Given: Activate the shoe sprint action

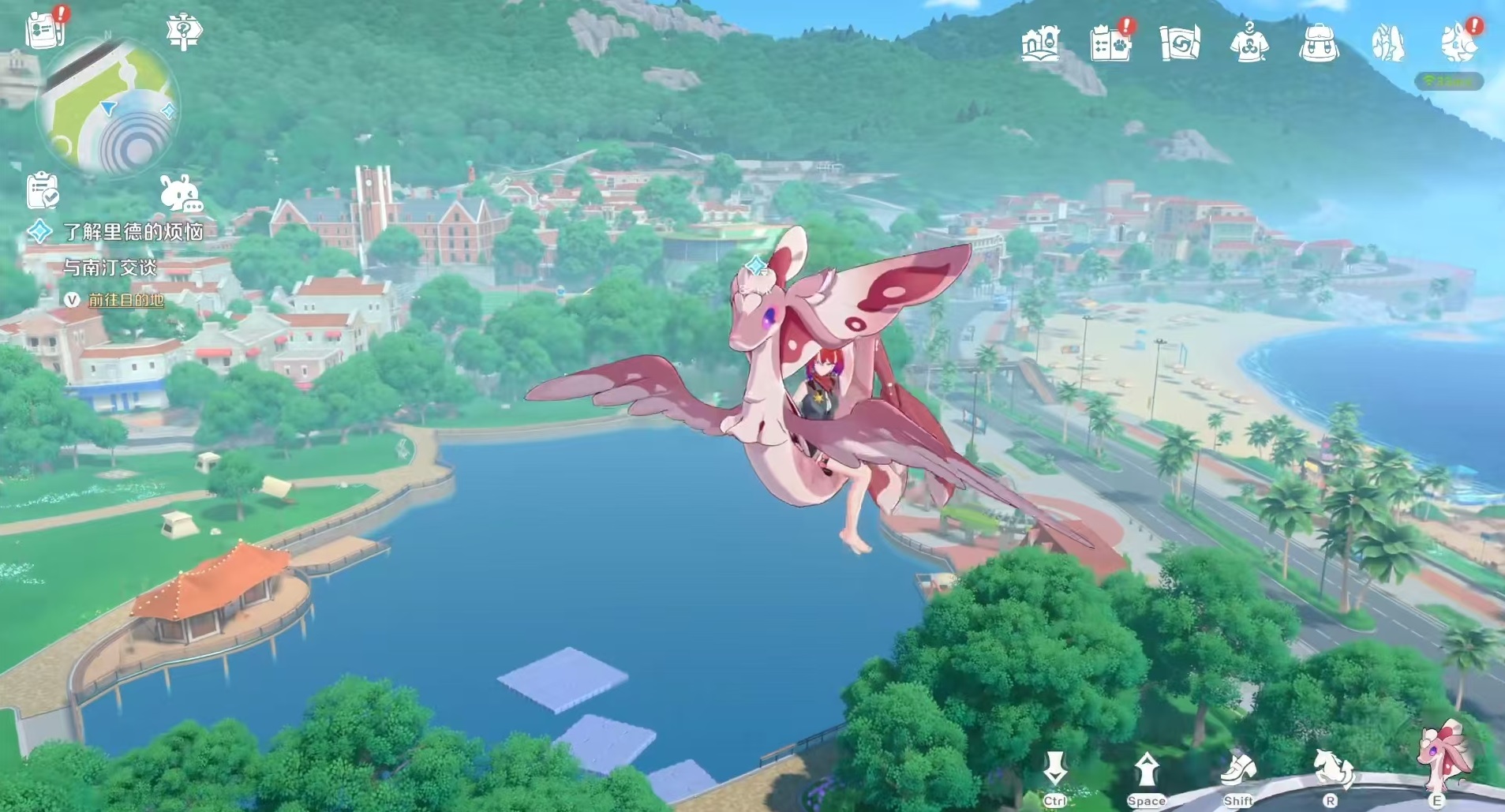Looking at the screenshot, I should click(x=1237, y=769).
